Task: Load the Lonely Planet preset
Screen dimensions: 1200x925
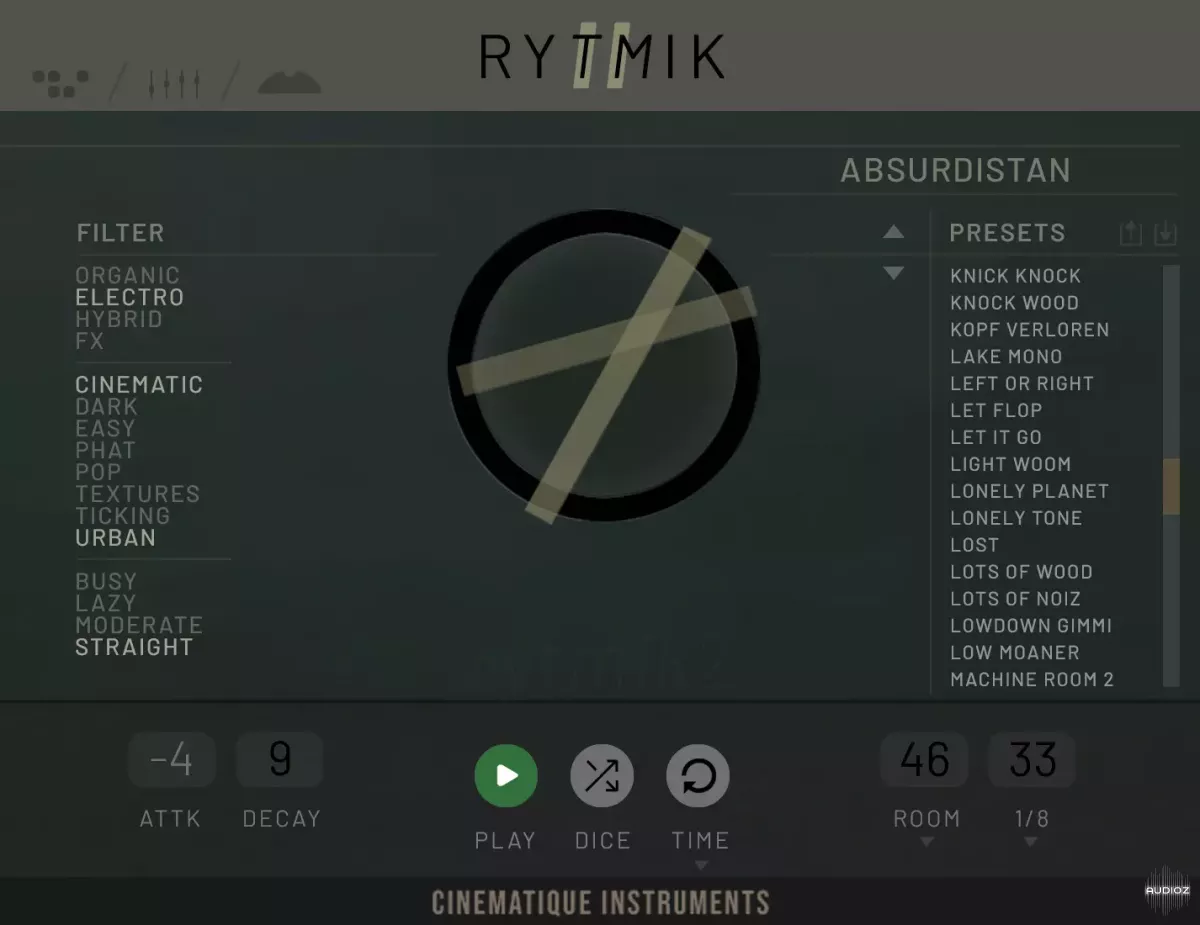Action: coord(1029,491)
